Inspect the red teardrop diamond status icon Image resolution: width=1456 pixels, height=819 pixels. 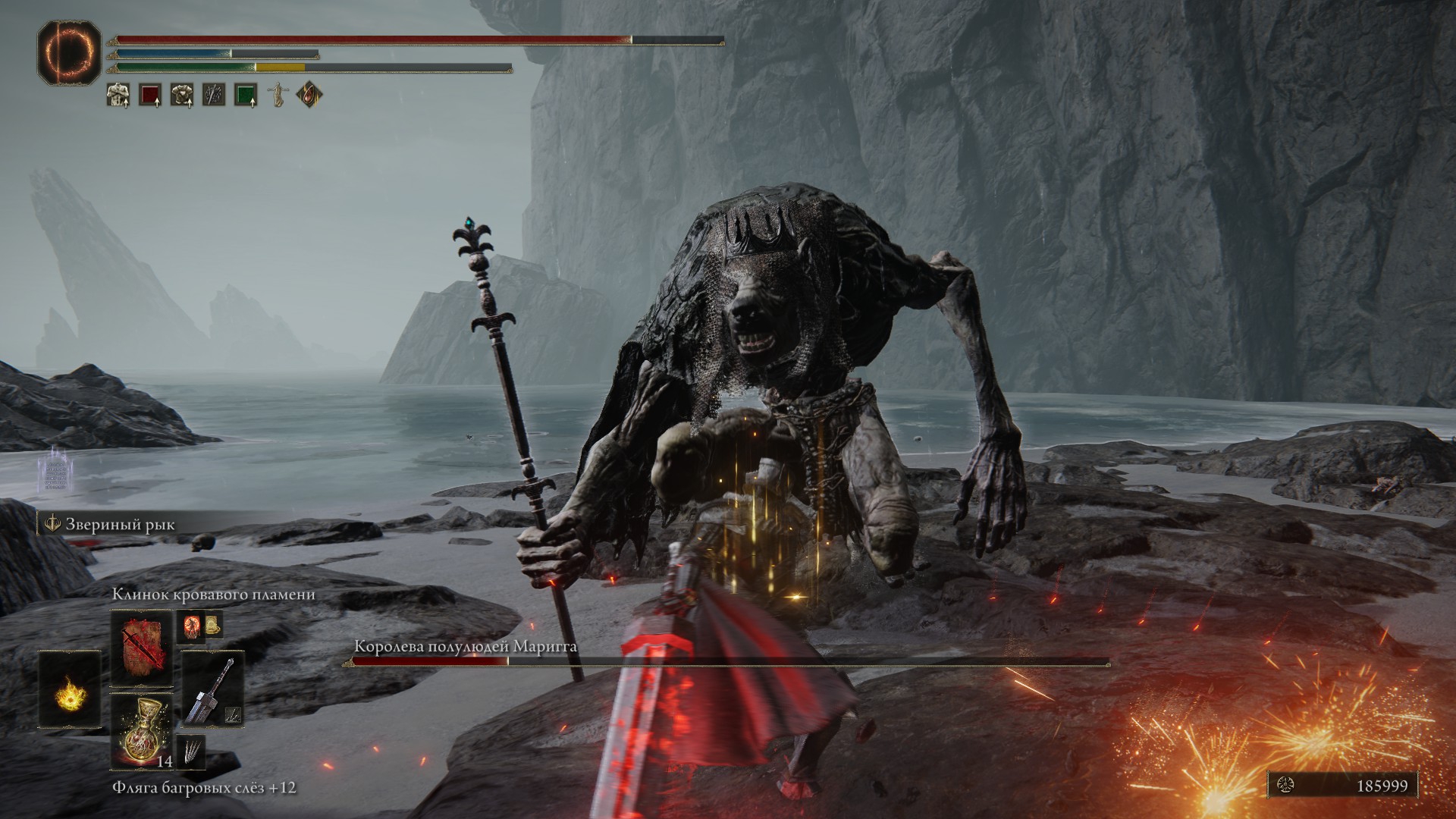click(309, 95)
